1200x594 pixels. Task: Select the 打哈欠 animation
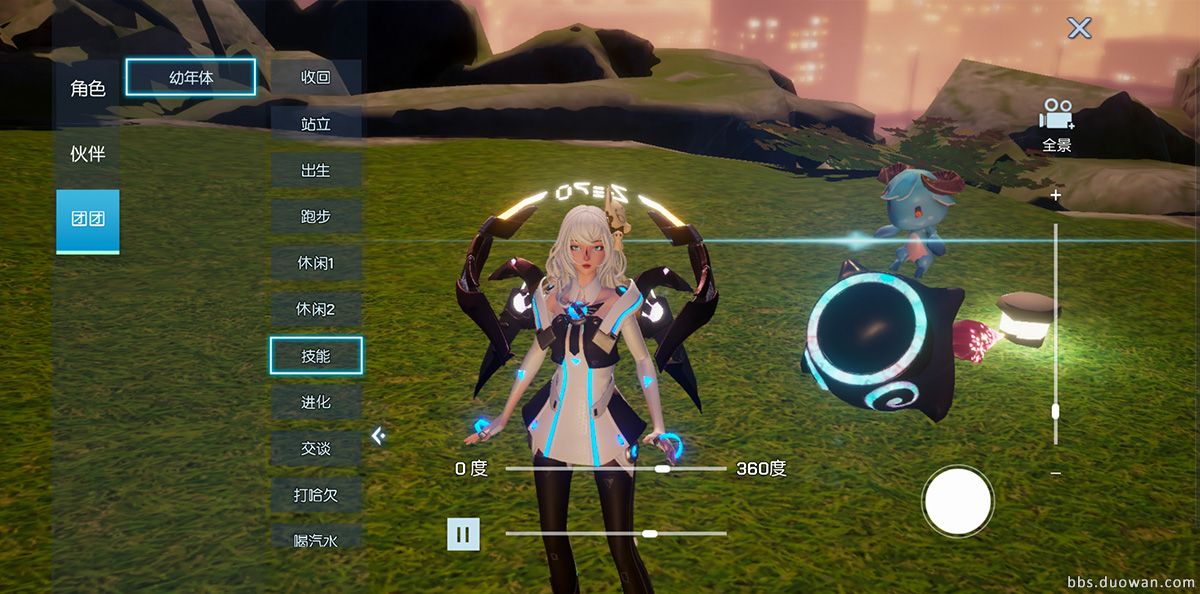[x=316, y=494]
